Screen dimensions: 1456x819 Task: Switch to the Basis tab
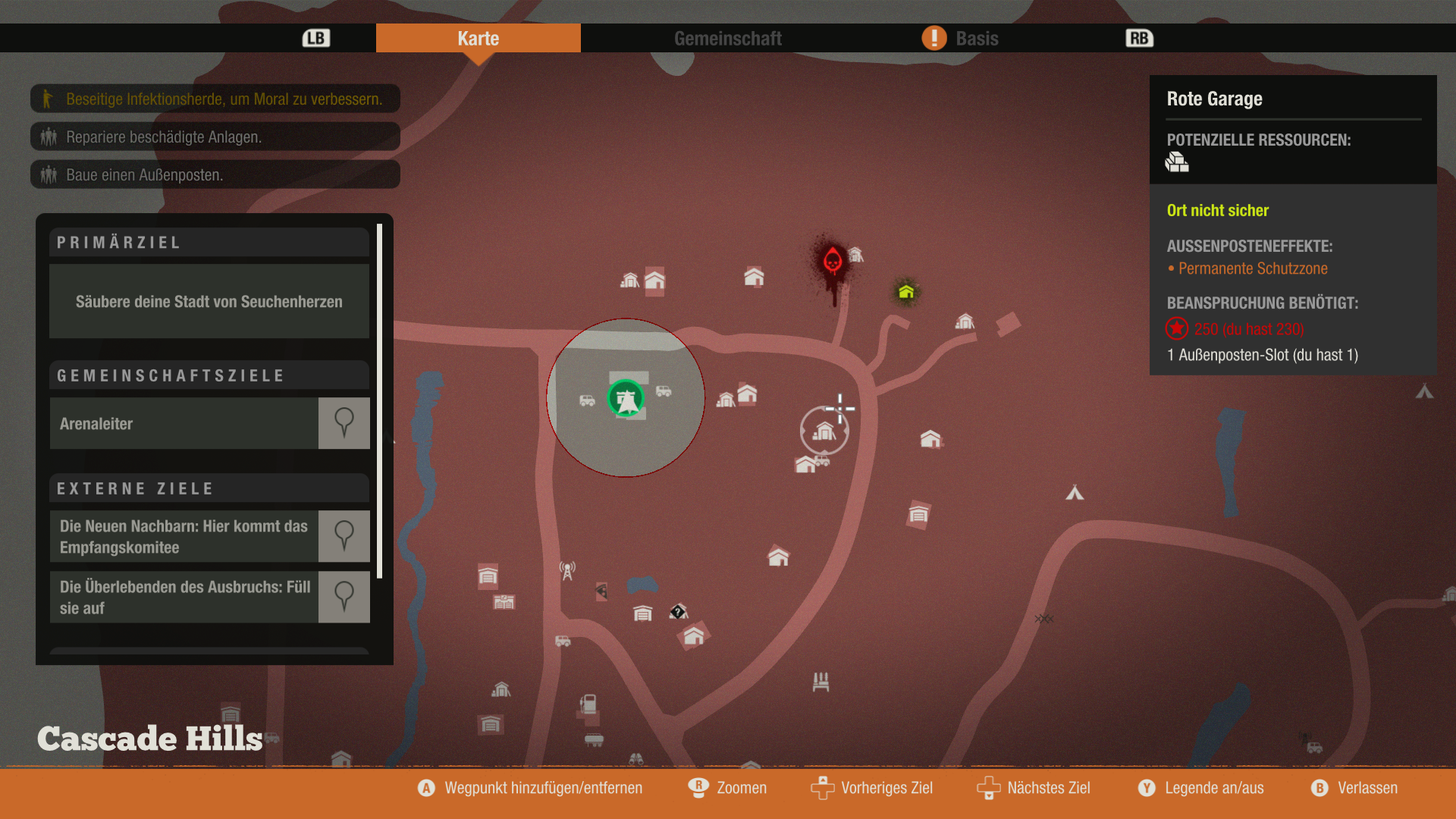976,39
